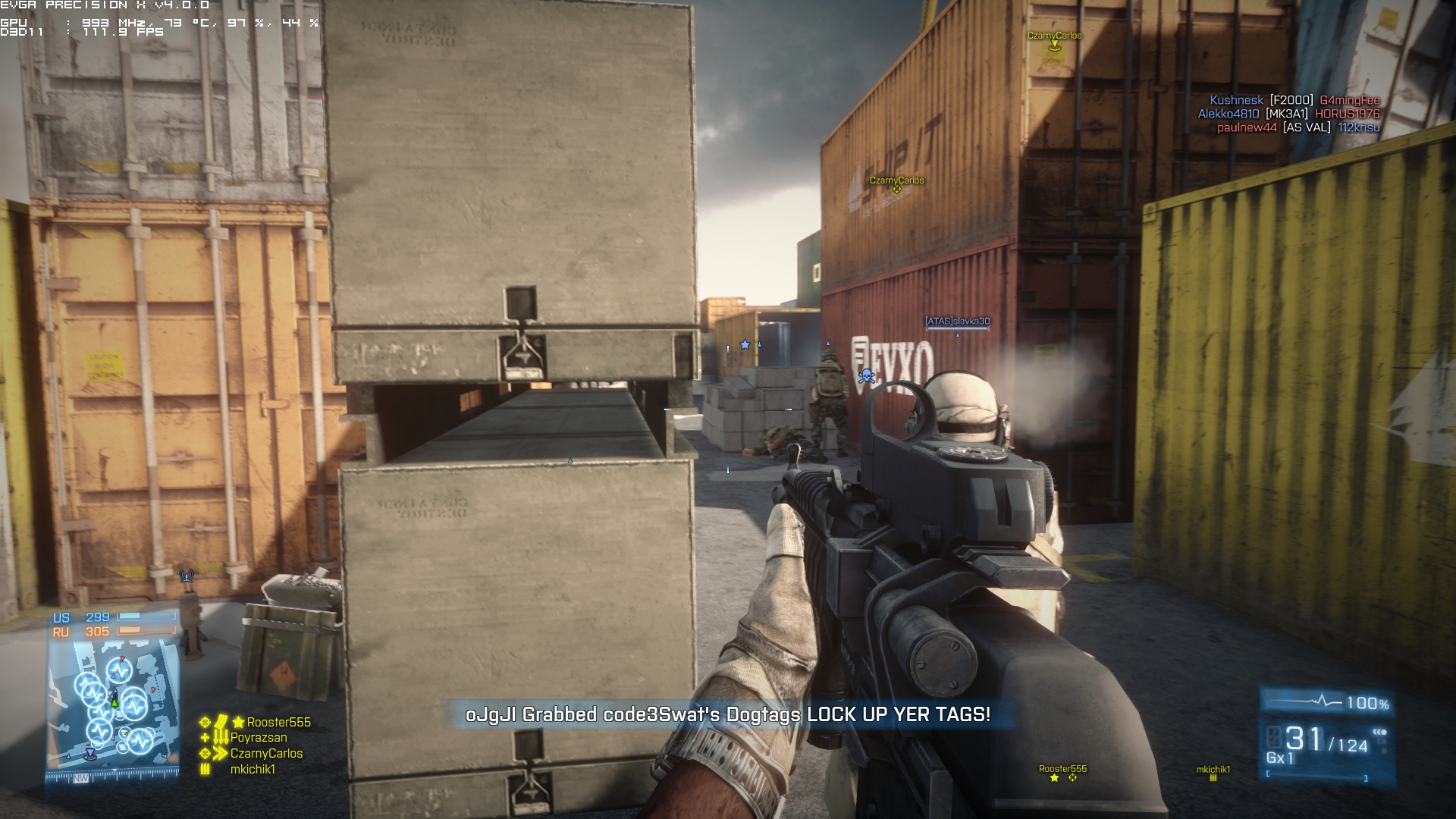Click the Kushnesk F2000 kill feed entry
This screenshot has width=1456, height=819.
point(1294,100)
